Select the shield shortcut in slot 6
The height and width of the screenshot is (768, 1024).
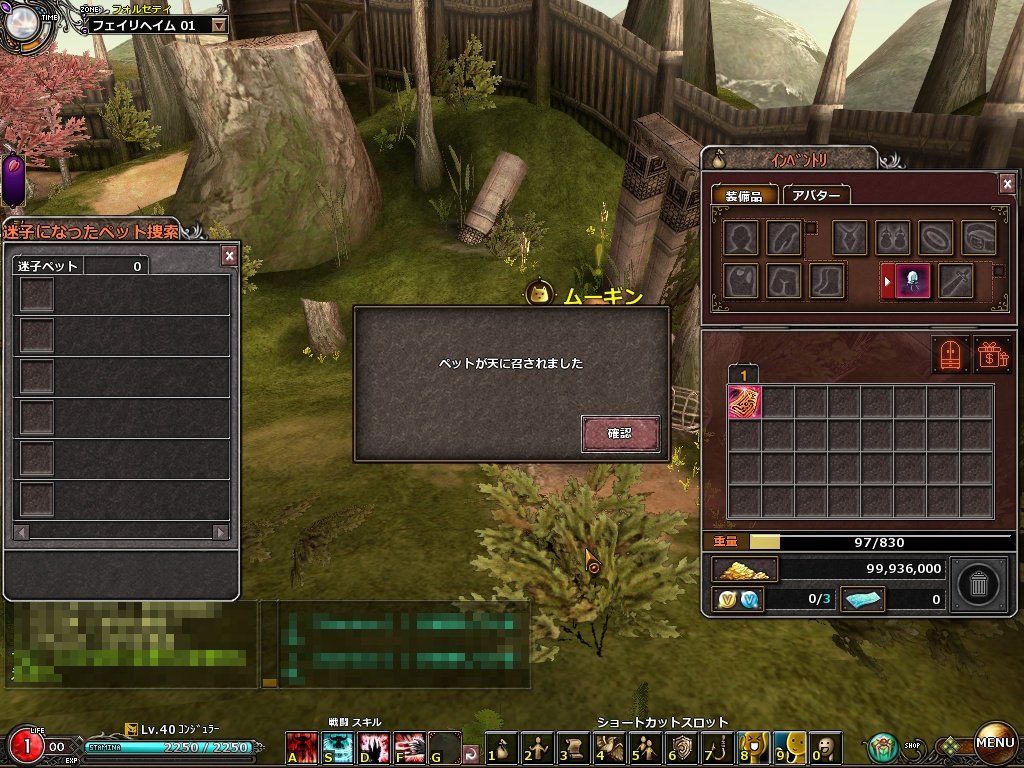tap(682, 747)
